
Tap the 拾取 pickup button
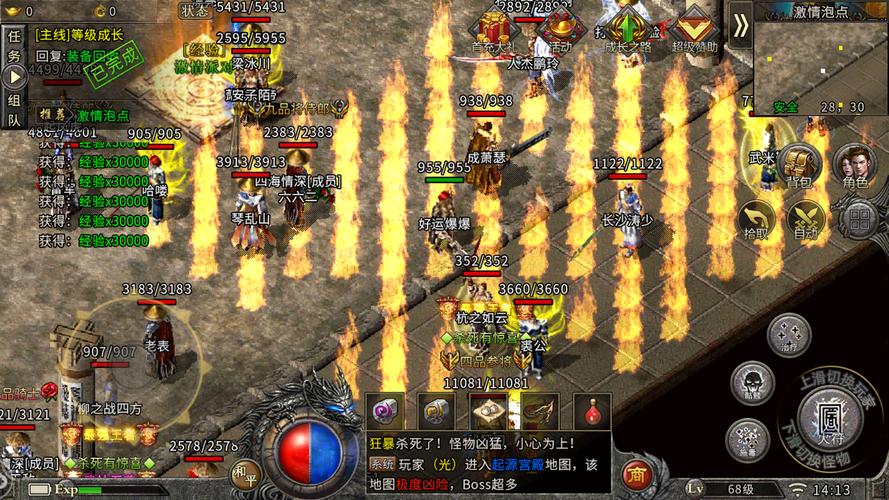(757, 220)
